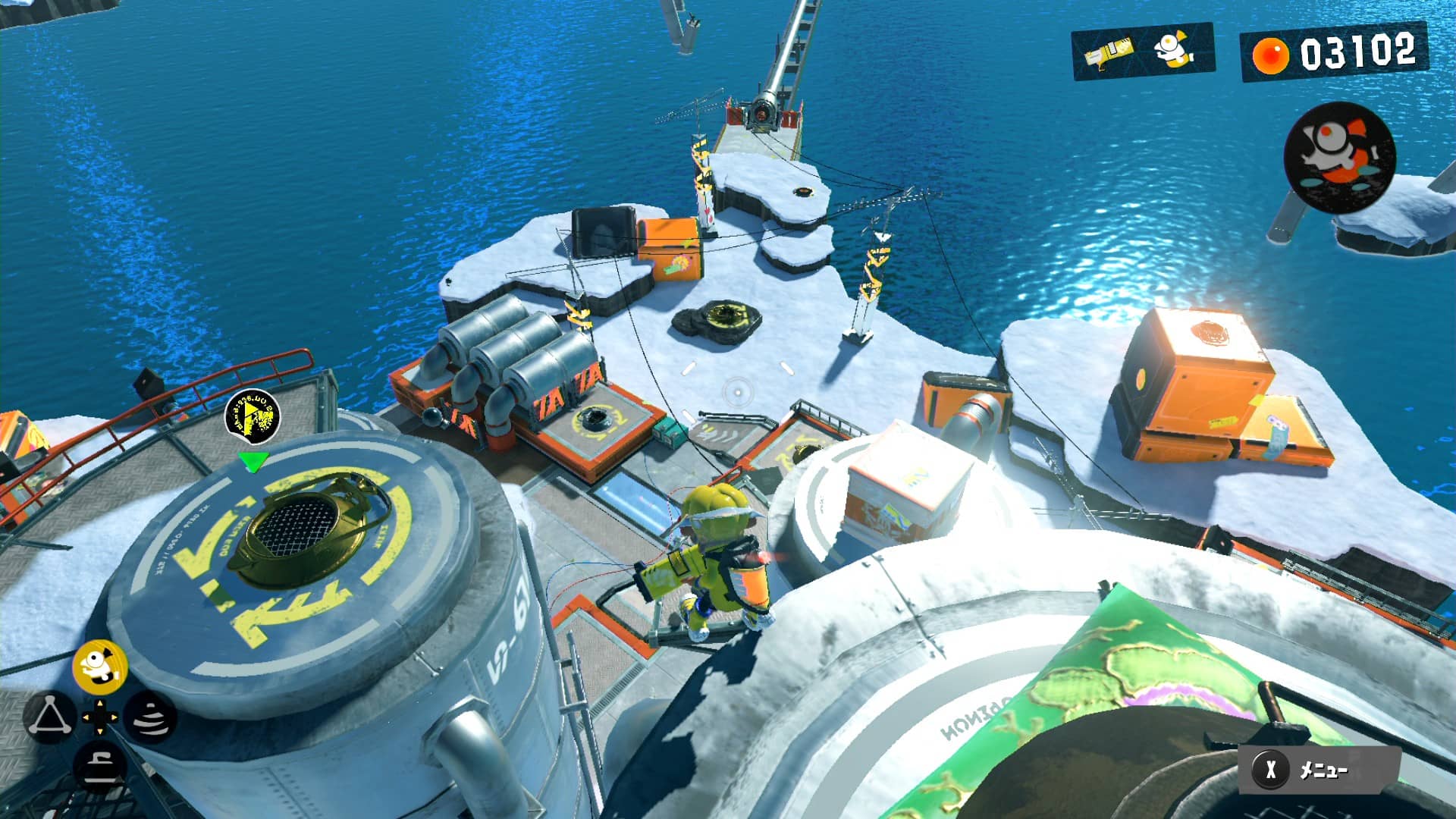Click the yellow shooter weapon icon
This screenshot has width=1456, height=819.
[x=1108, y=52]
